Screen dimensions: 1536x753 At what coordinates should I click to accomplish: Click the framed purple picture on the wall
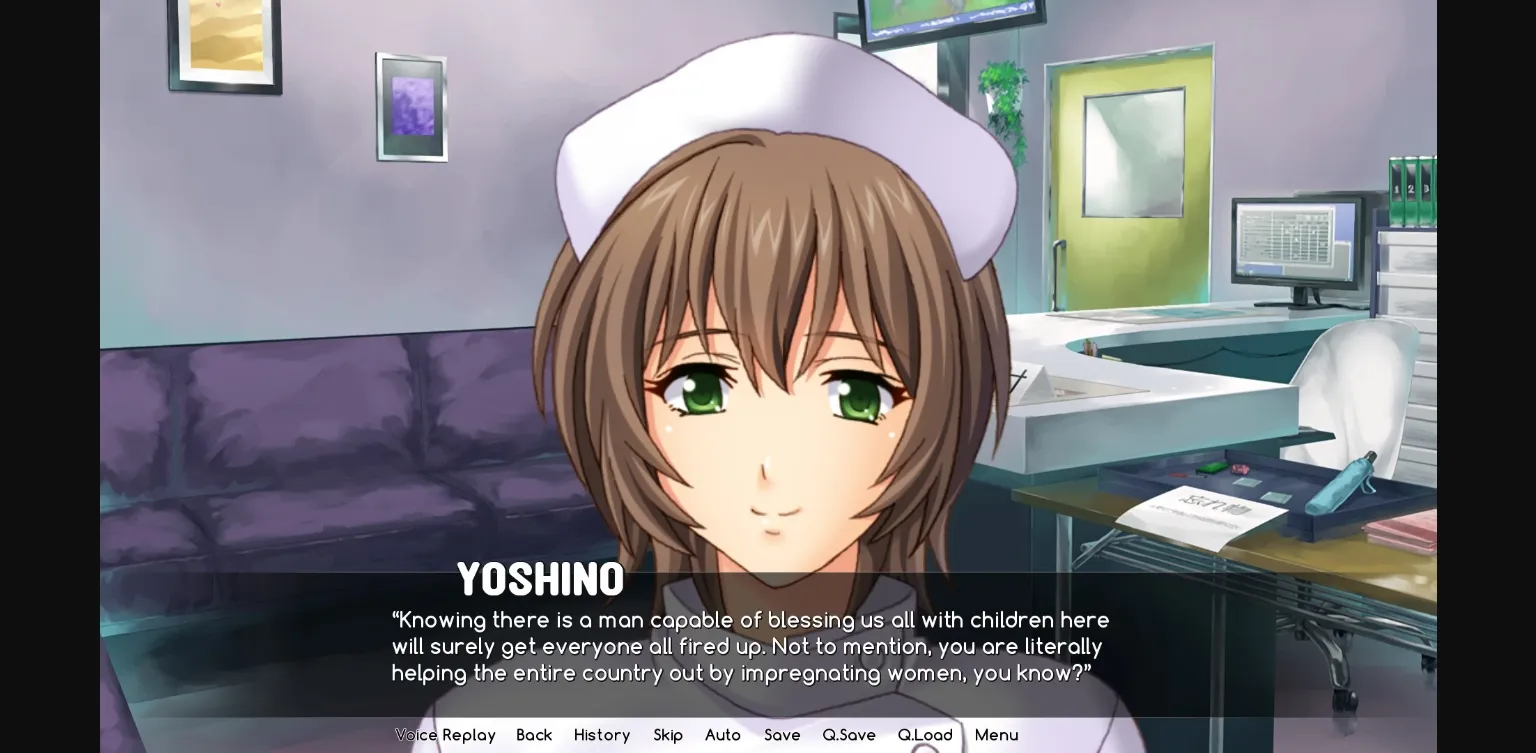(x=411, y=108)
